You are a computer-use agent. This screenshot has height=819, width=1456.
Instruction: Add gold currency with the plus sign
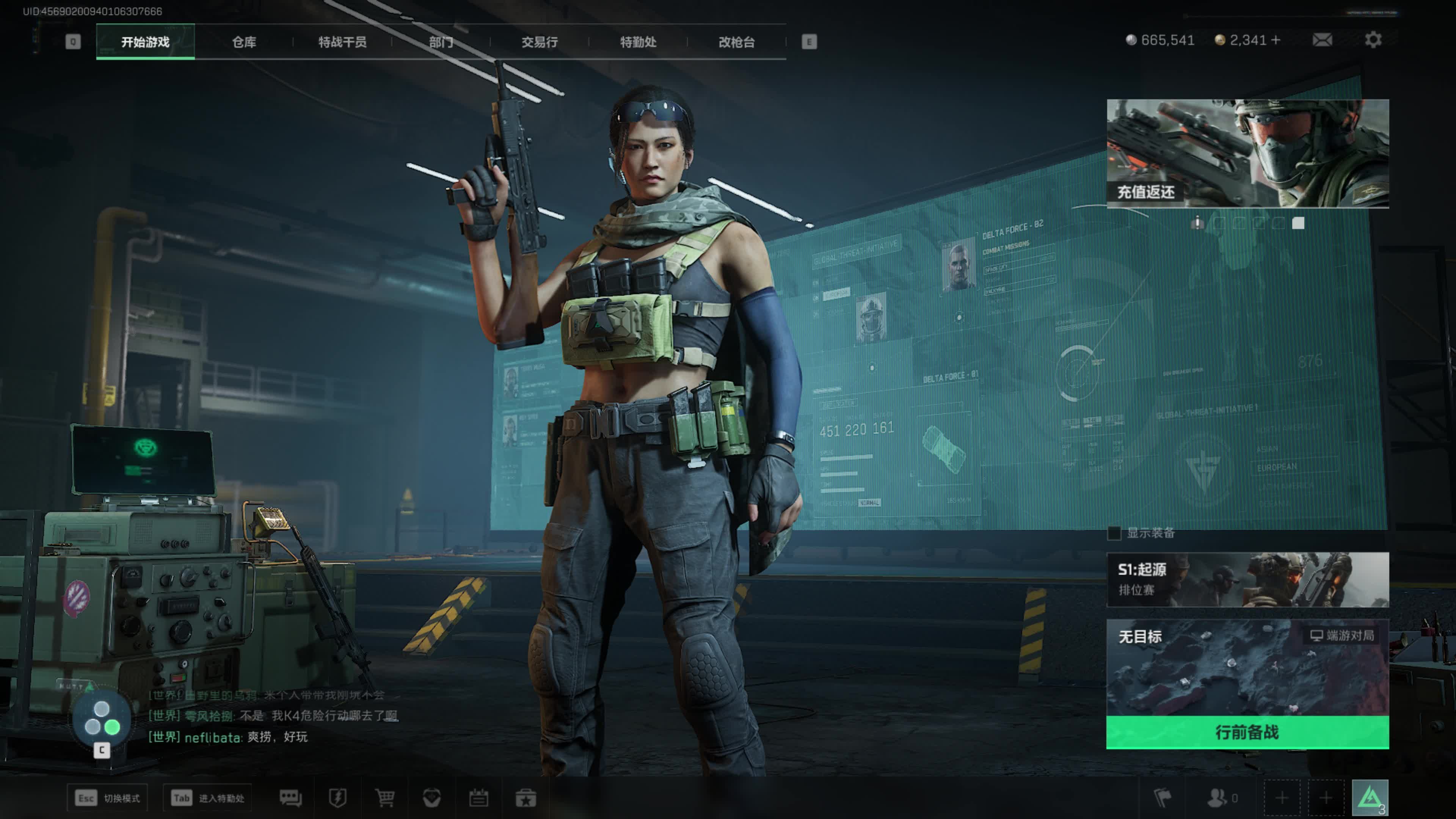click(1276, 40)
